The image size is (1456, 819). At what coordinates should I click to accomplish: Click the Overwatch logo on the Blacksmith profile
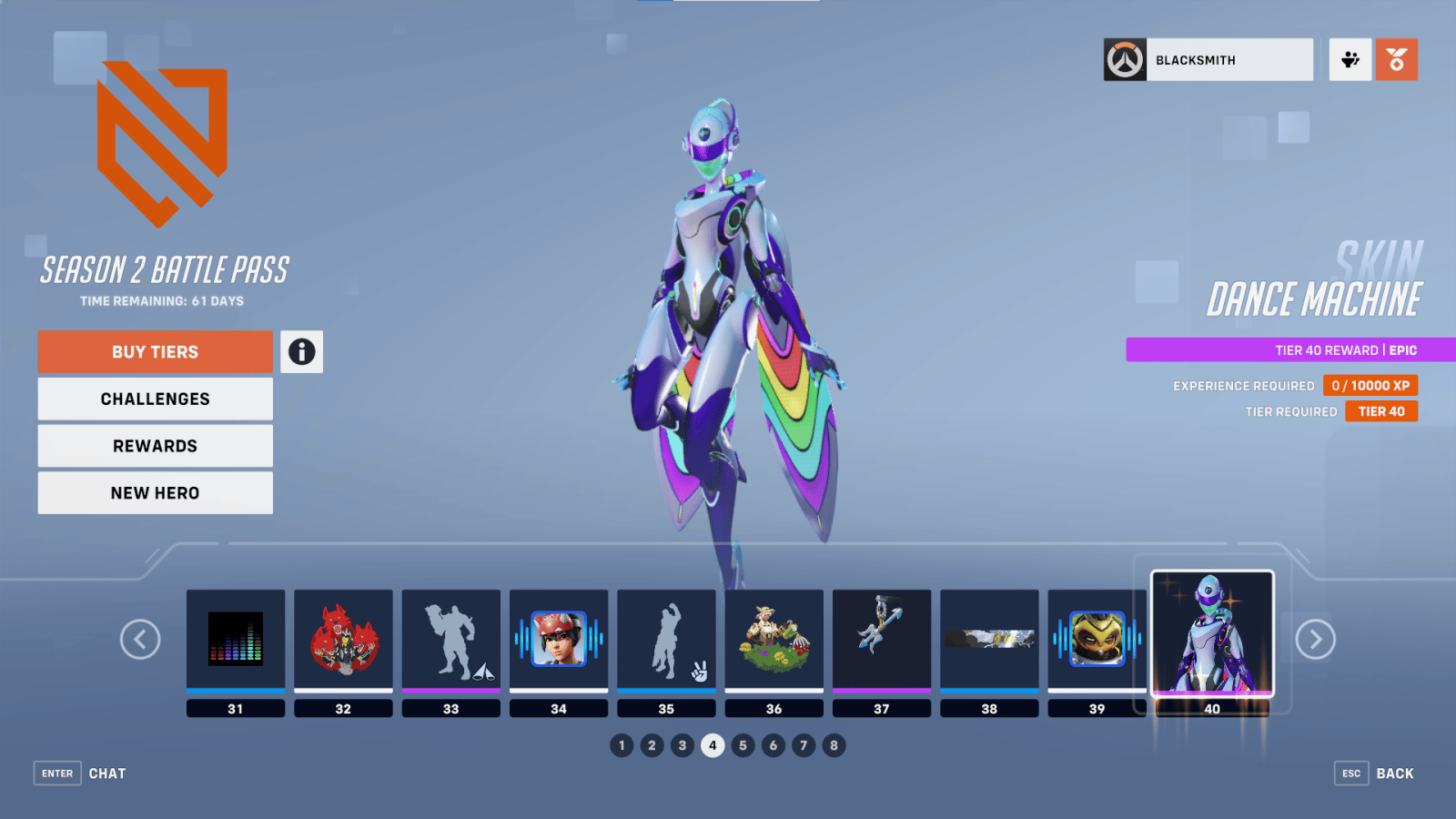pyautogui.click(x=1125, y=58)
